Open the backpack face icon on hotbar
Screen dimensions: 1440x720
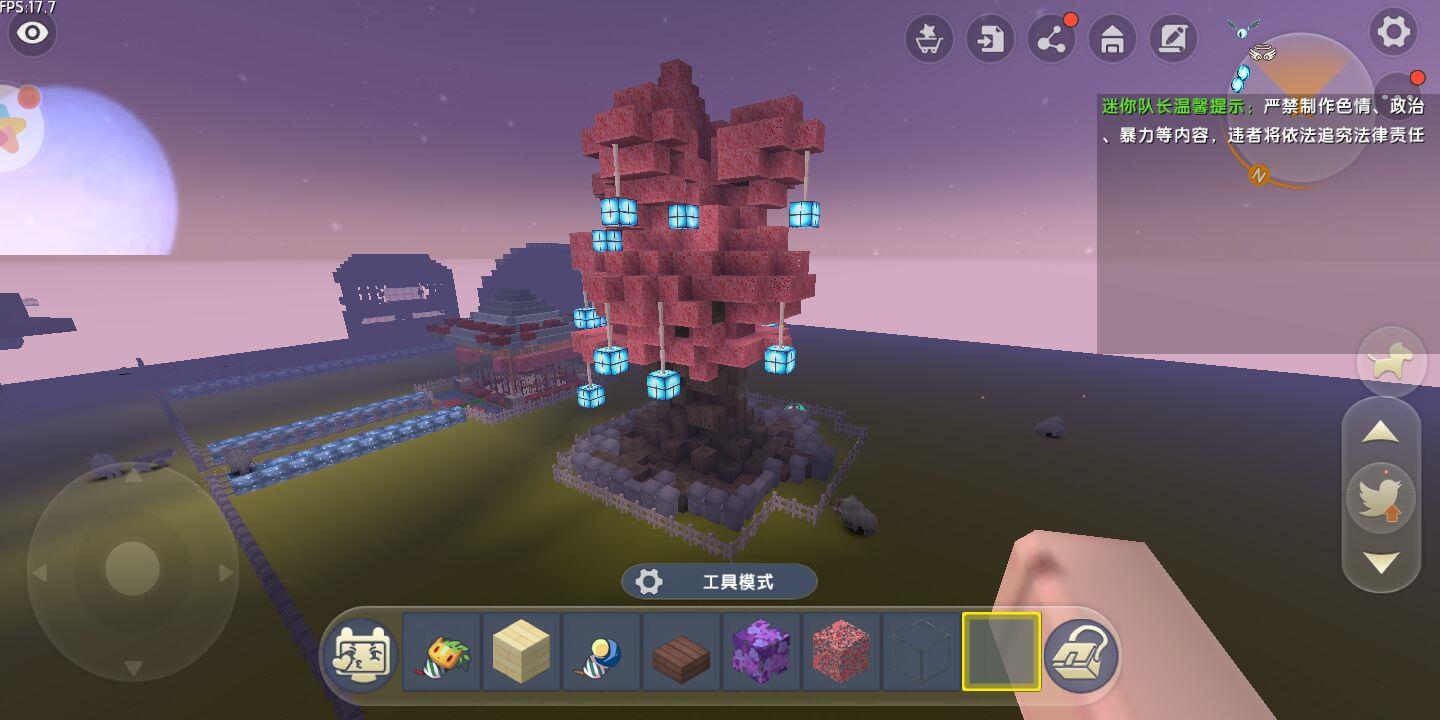360,653
